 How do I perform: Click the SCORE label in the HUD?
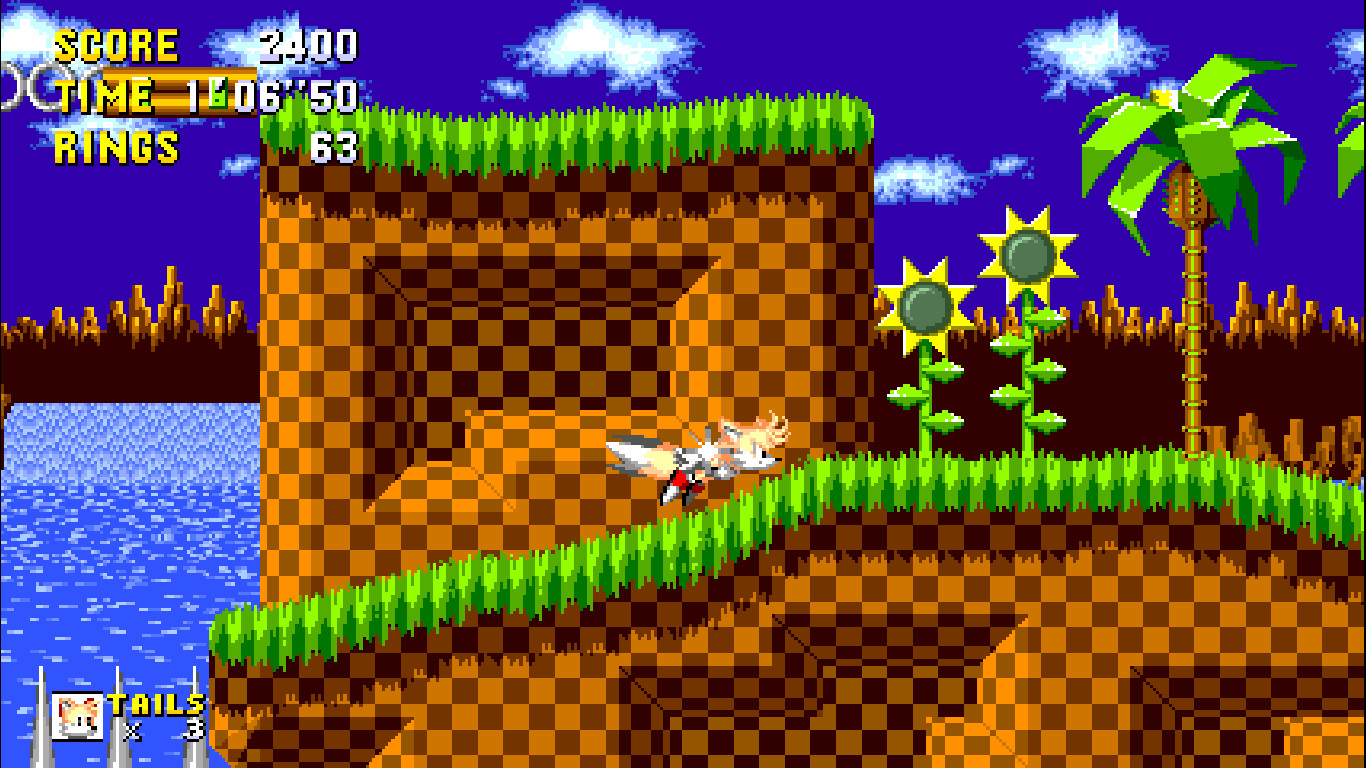[115, 45]
